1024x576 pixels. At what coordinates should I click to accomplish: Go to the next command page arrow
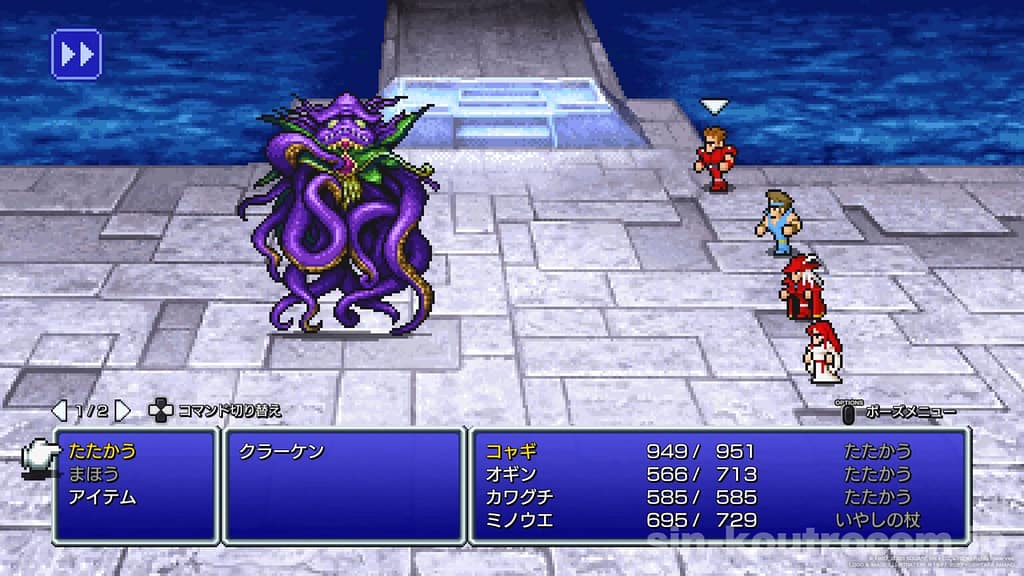pyautogui.click(x=122, y=410)
